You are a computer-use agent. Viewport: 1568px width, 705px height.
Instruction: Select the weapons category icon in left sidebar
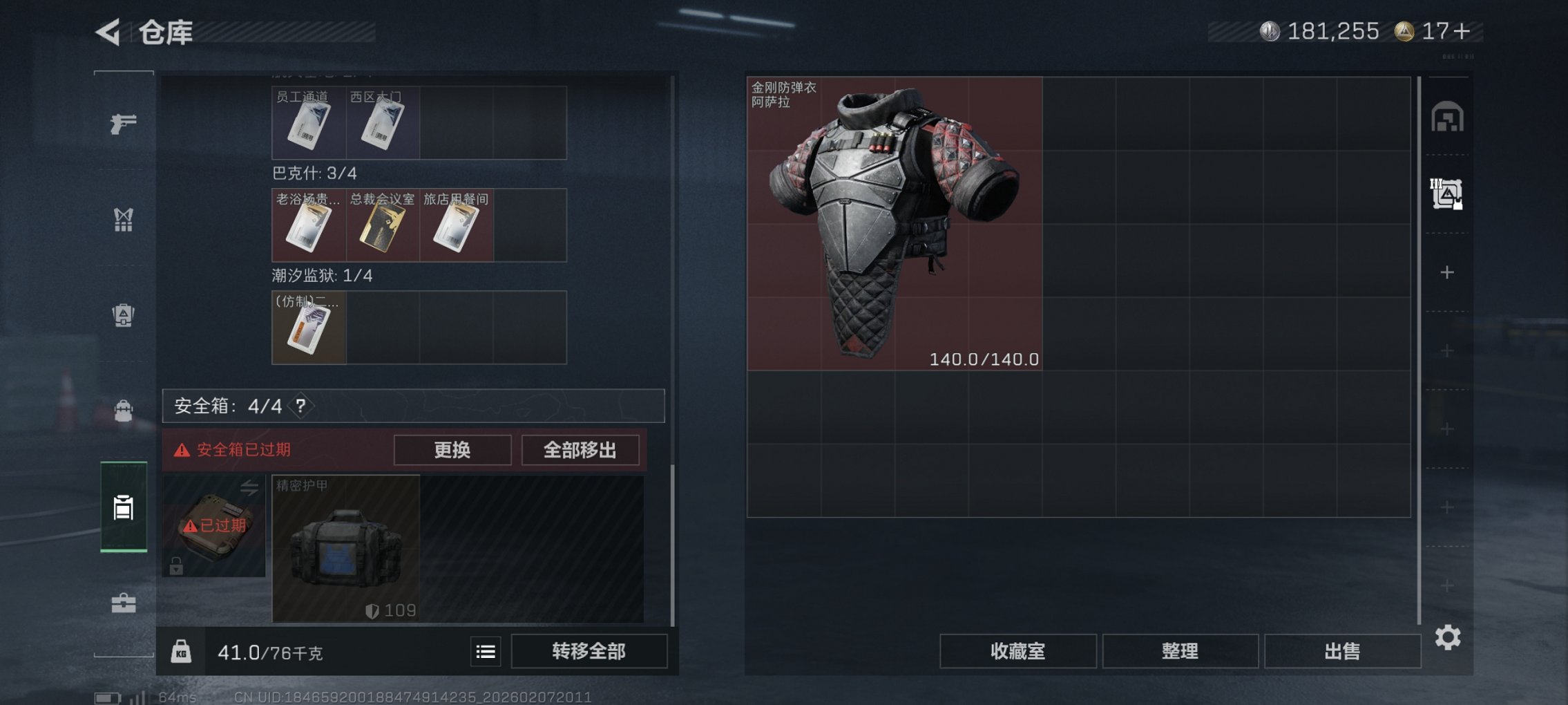[x=123, y=124]
